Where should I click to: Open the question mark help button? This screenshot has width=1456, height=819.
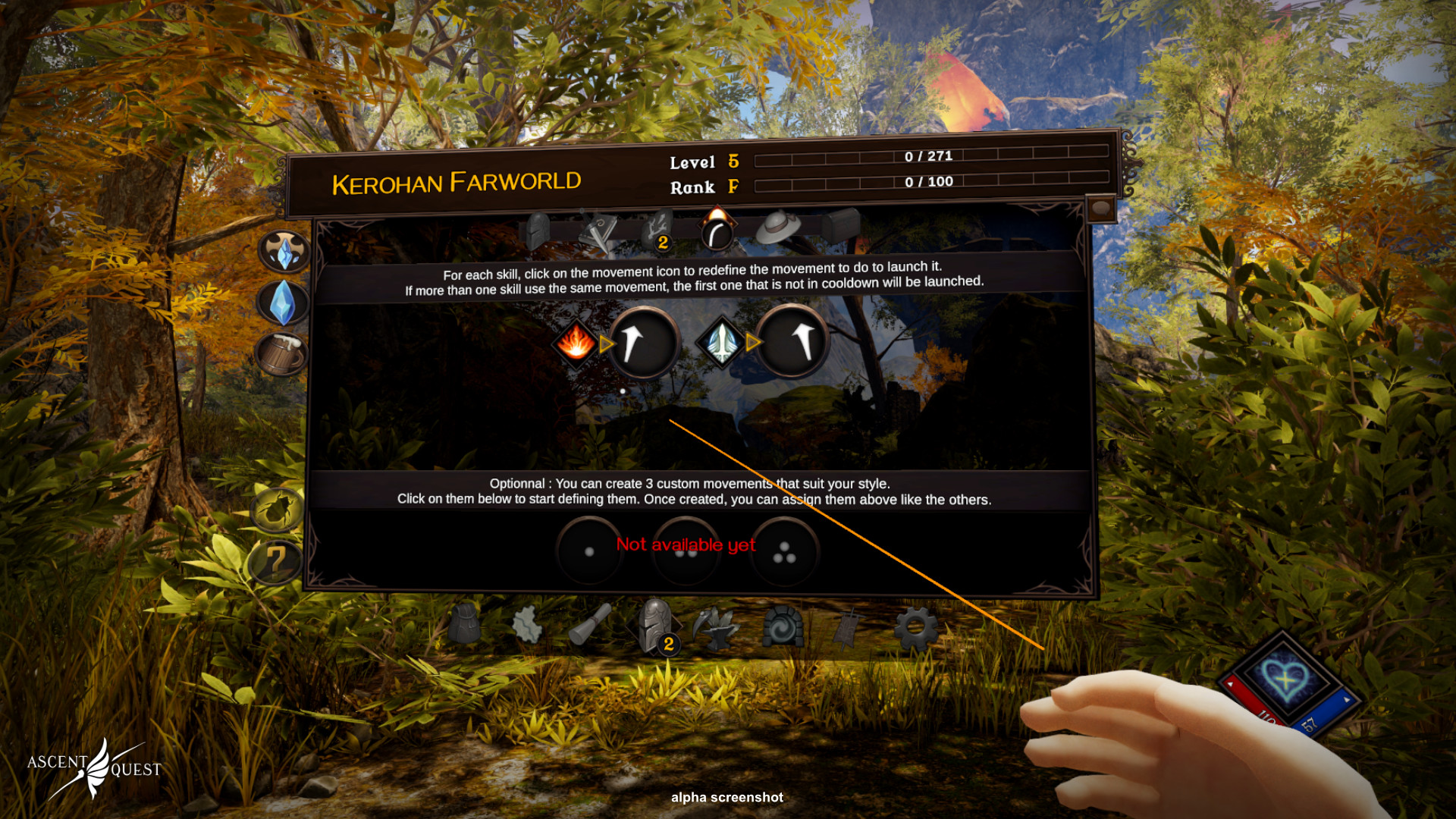click(x=274, y=562)
